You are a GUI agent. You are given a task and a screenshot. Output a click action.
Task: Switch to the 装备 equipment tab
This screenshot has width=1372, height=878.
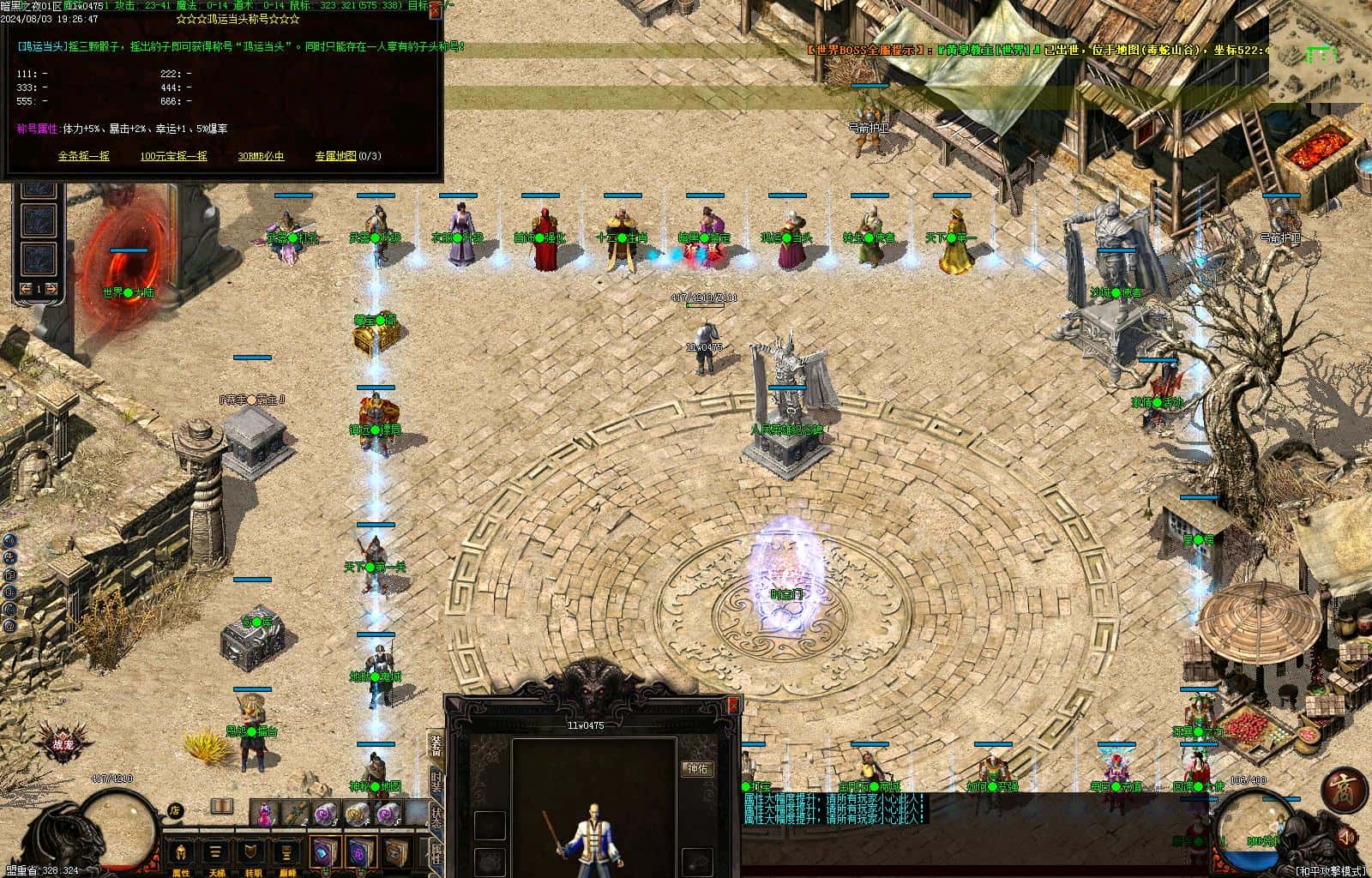click(x=436, y=745)
